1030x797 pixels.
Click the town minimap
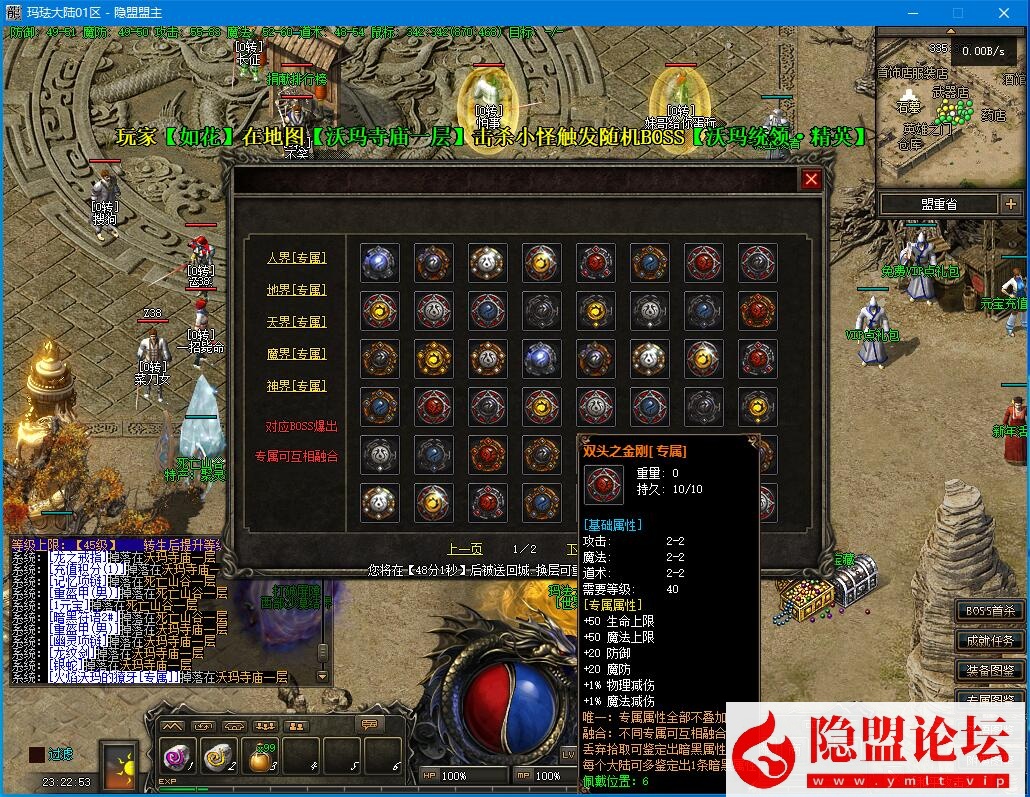[x=950, y=110]
